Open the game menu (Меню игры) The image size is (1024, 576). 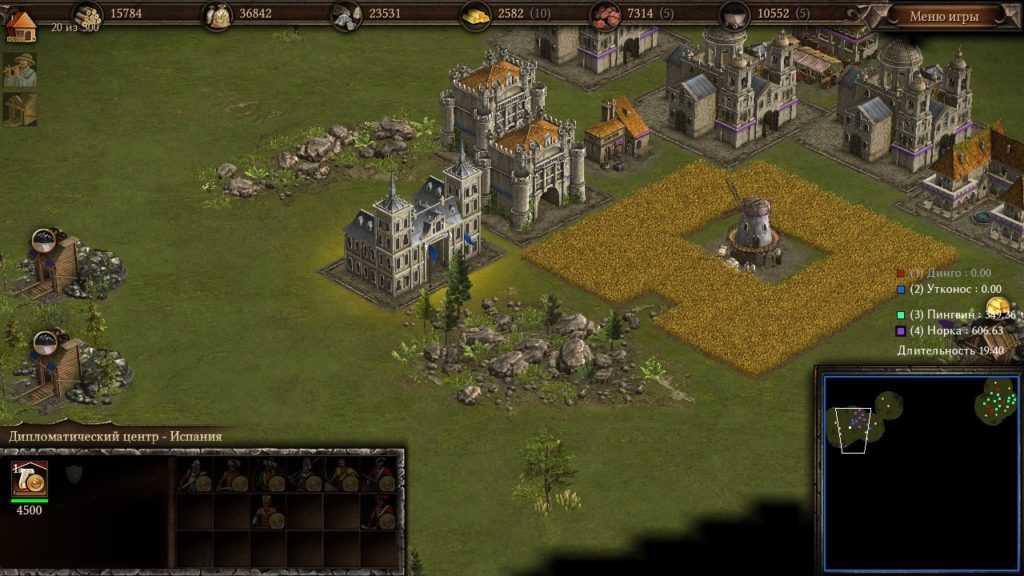pyautogui.click(x=944, y=16)
